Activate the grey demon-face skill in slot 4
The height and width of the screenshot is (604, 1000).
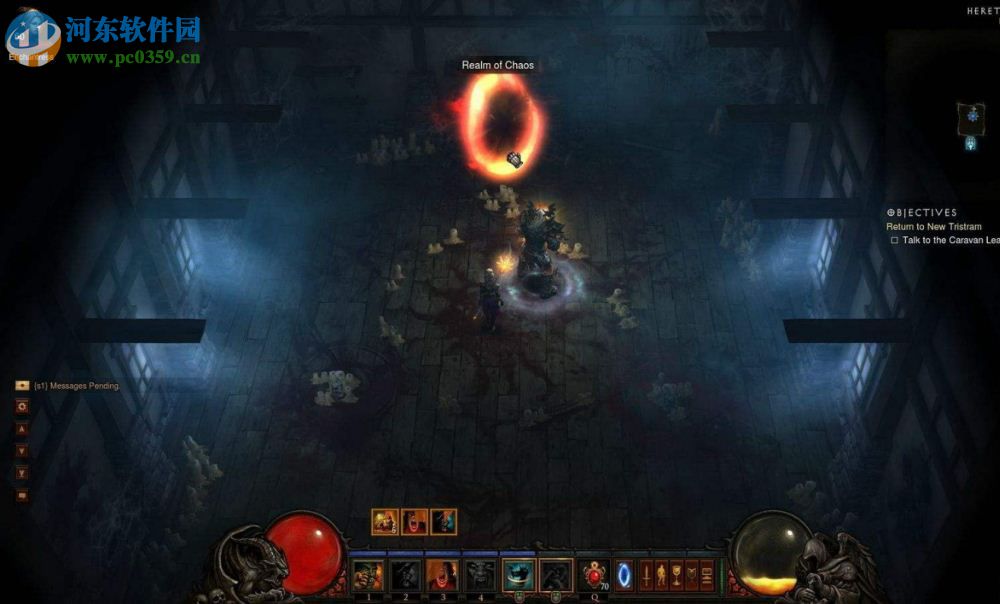(478, 575)
